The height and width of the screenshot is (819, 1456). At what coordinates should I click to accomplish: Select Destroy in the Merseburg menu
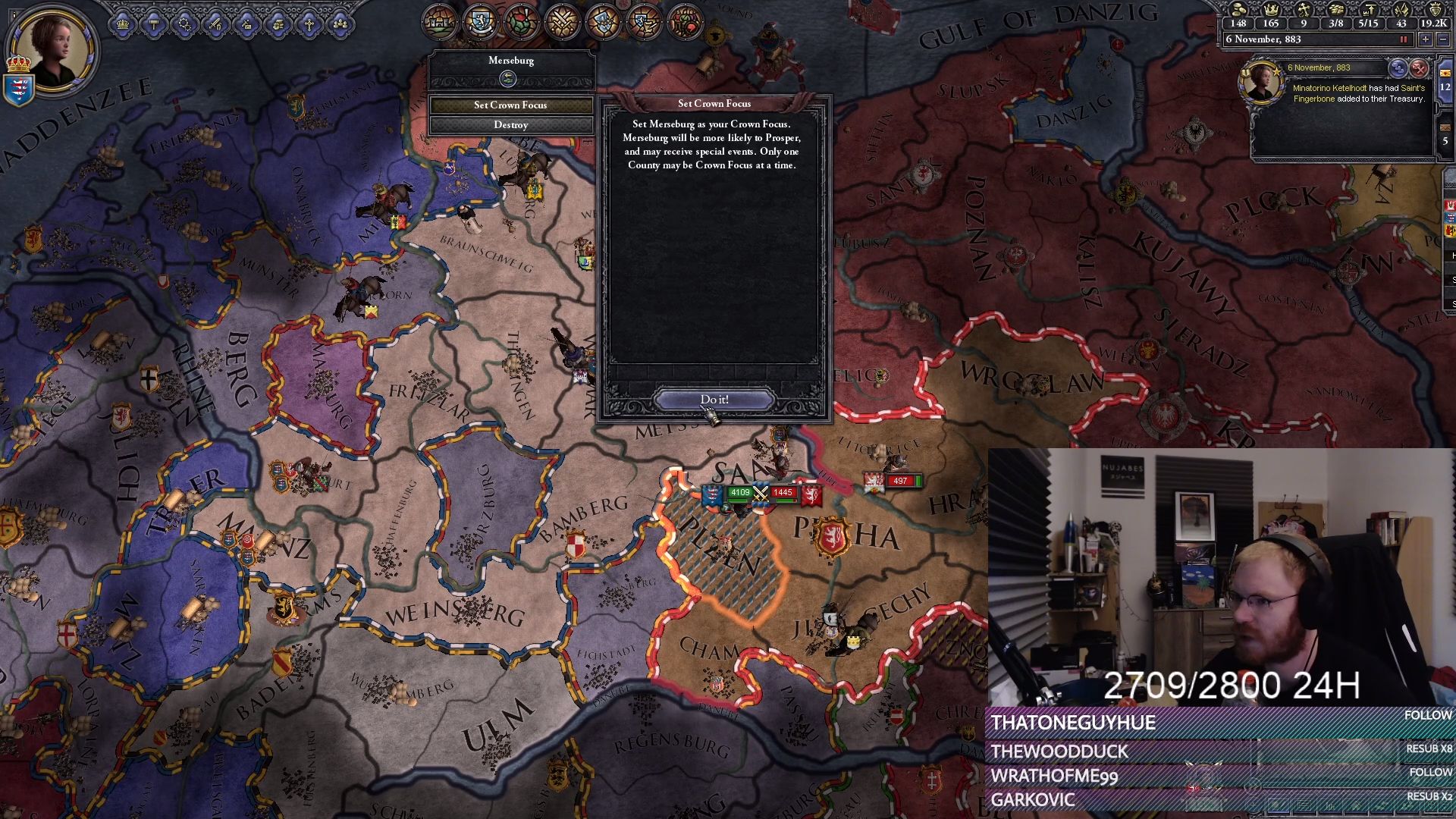pyautogui.click(x=511, y=124)
